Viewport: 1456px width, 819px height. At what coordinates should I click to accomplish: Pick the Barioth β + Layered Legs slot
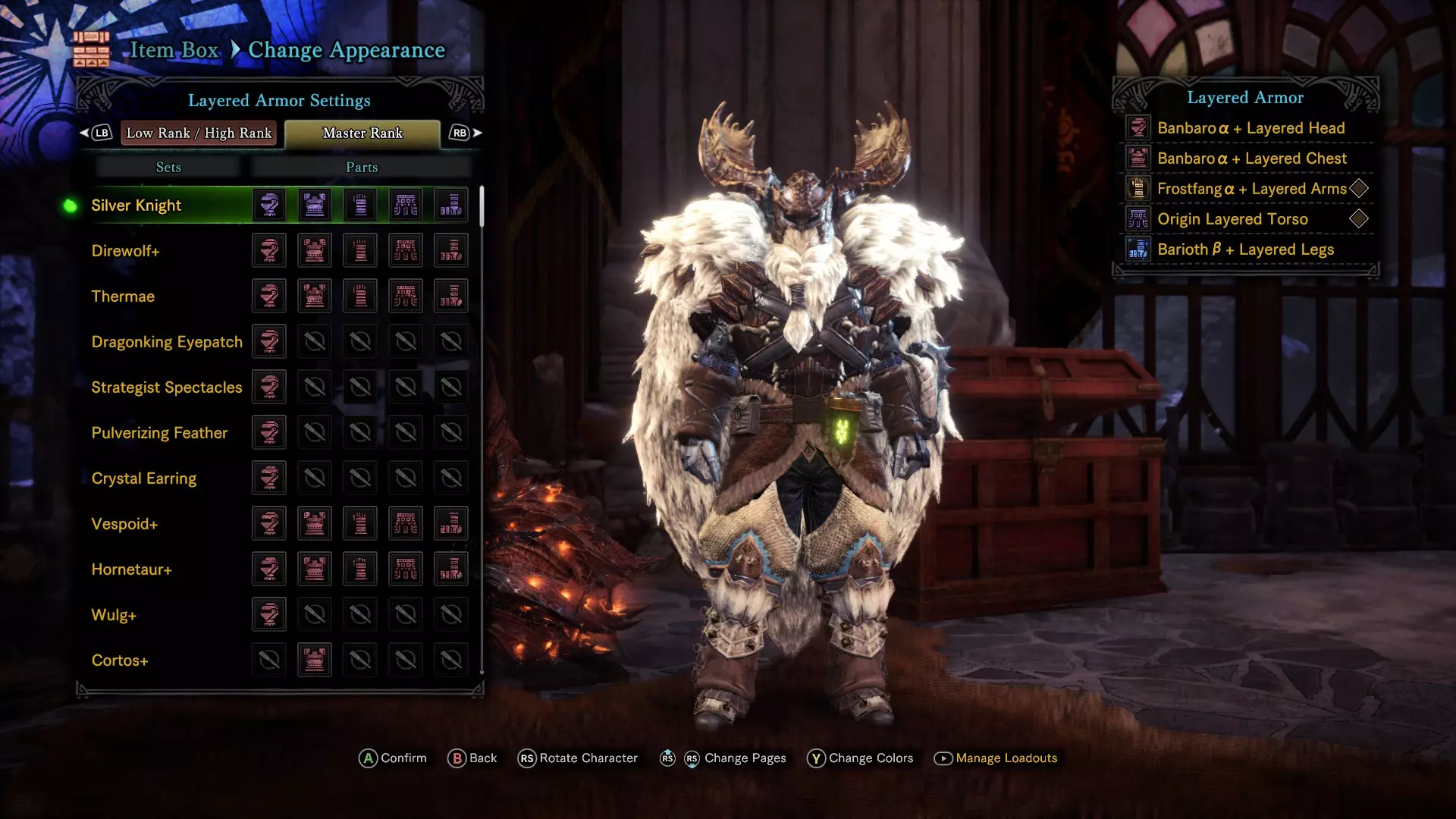click(x=1245, y=249)
